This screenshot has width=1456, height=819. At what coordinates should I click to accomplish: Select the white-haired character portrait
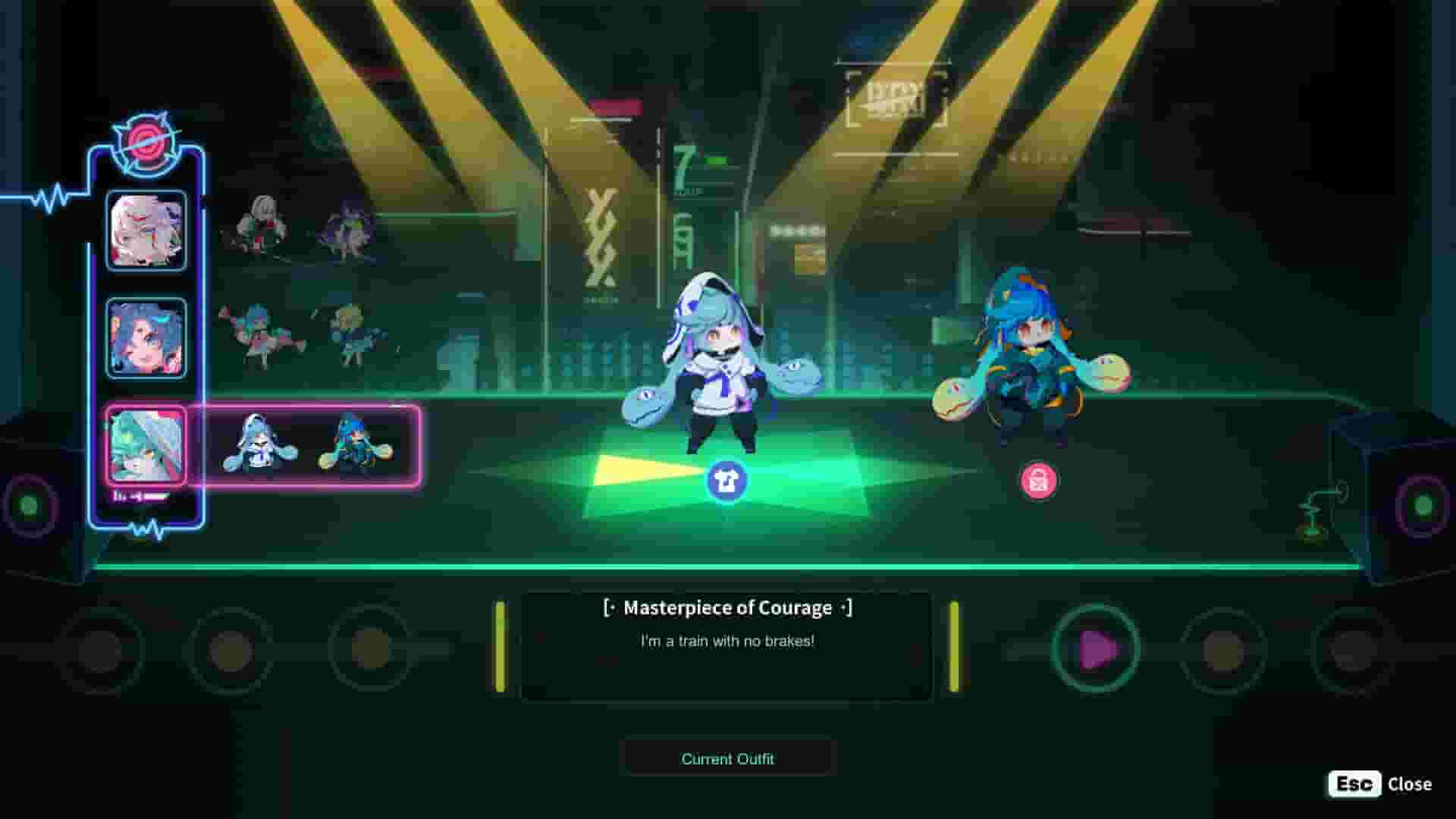point(146,233)
